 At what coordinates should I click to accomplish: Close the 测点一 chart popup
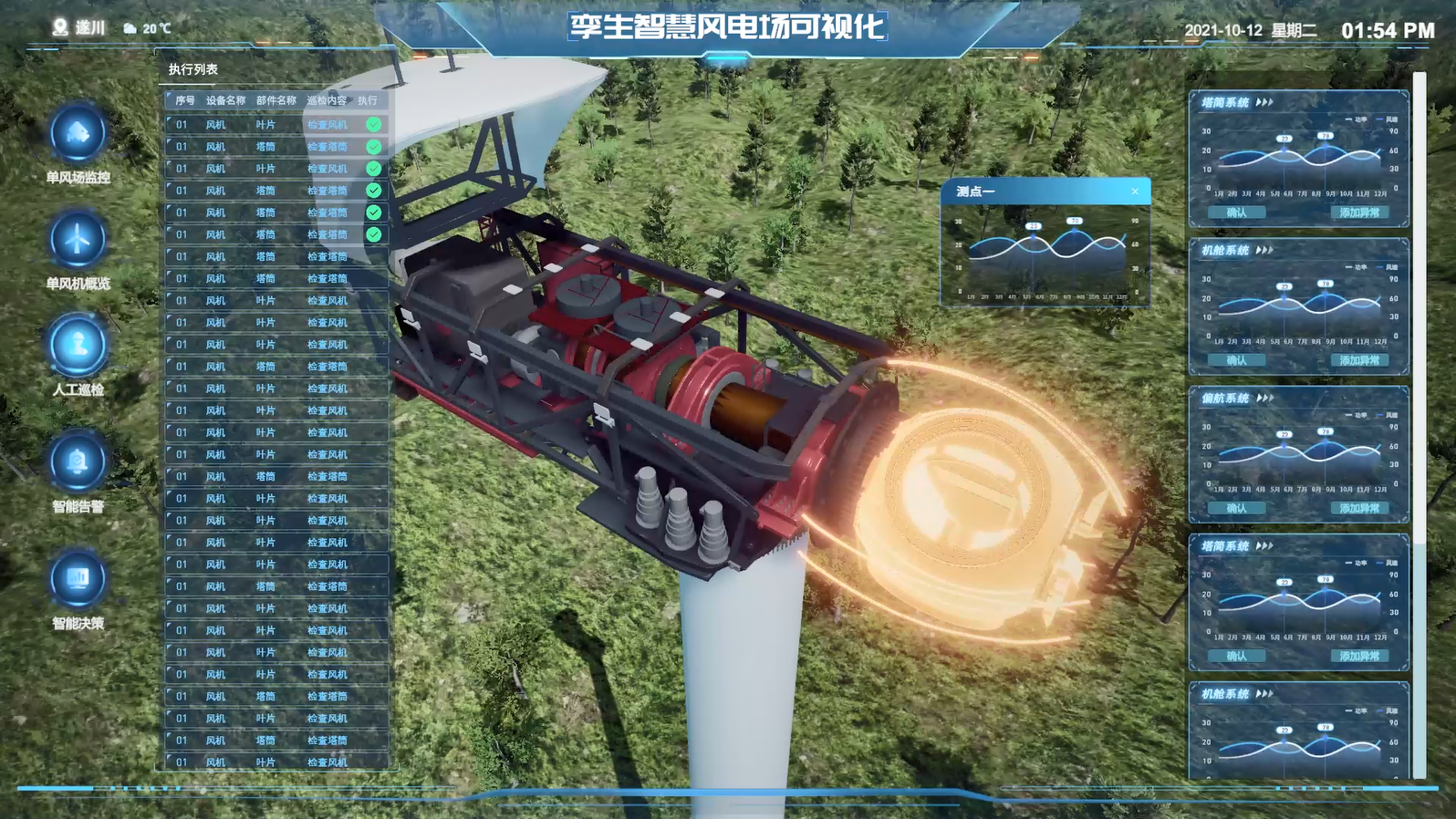pos(1135,192)
